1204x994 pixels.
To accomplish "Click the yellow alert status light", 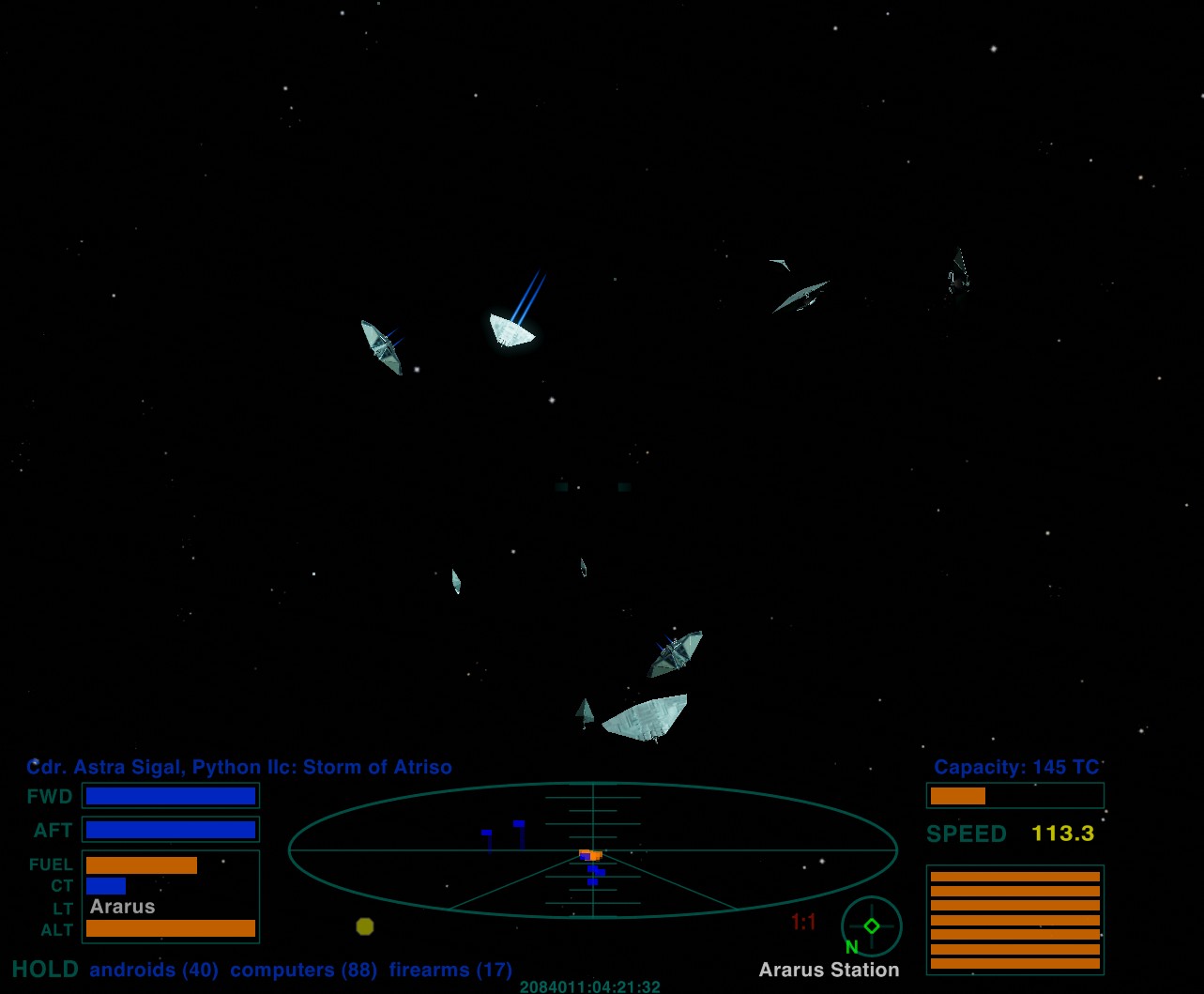I will (365, 926).
